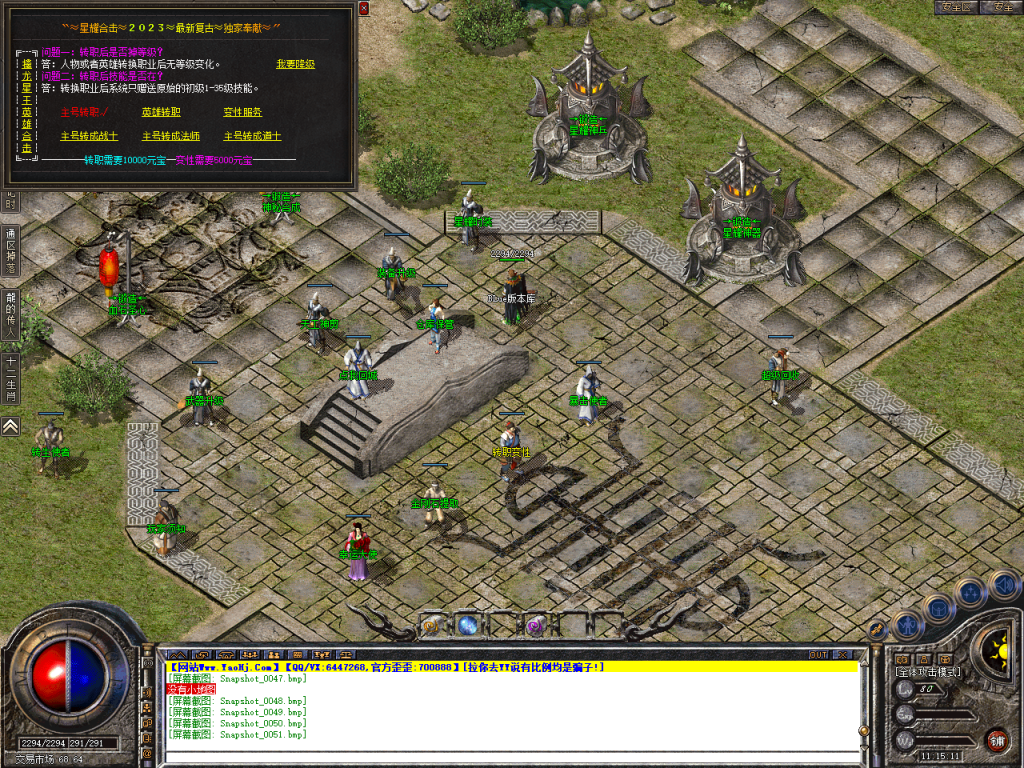The width and height of the screenshot is (1024, 768).
Task: Choose the 我要降级 link in the dialog
Action: point(295,64)
